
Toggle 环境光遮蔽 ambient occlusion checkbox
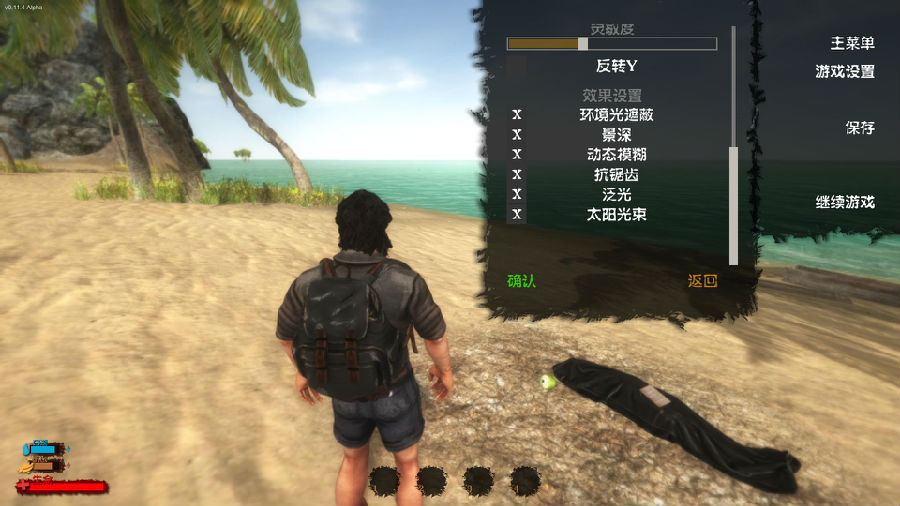517,115
